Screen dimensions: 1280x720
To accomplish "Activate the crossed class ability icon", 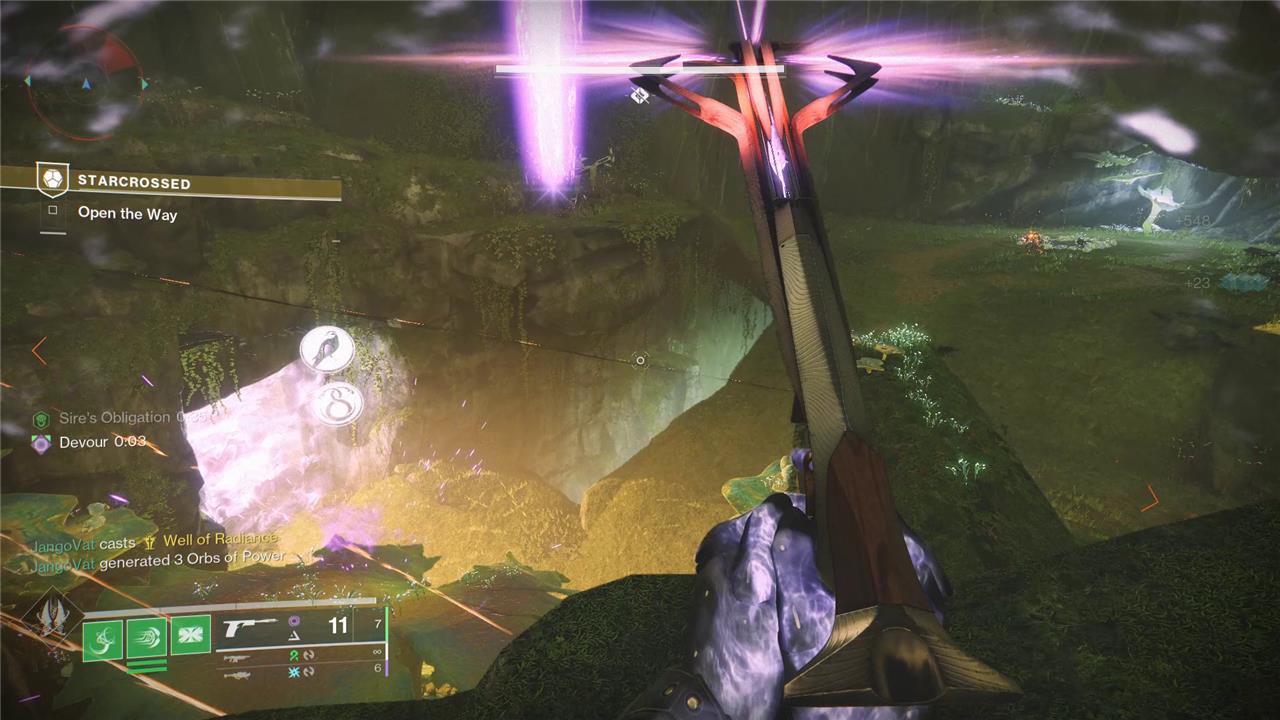I will pos(190,635).
